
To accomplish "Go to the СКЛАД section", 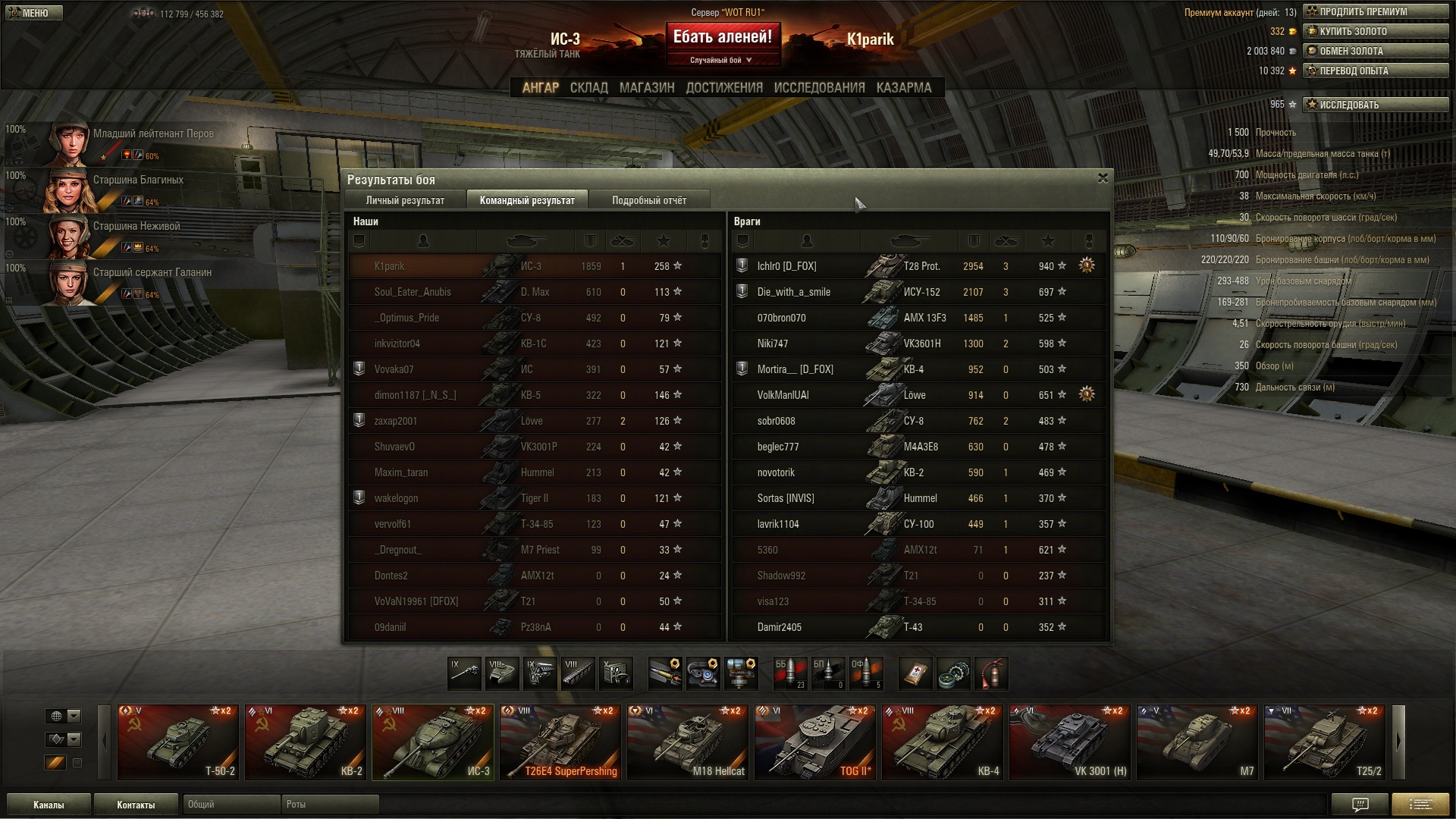I will [x=588, y=88].
